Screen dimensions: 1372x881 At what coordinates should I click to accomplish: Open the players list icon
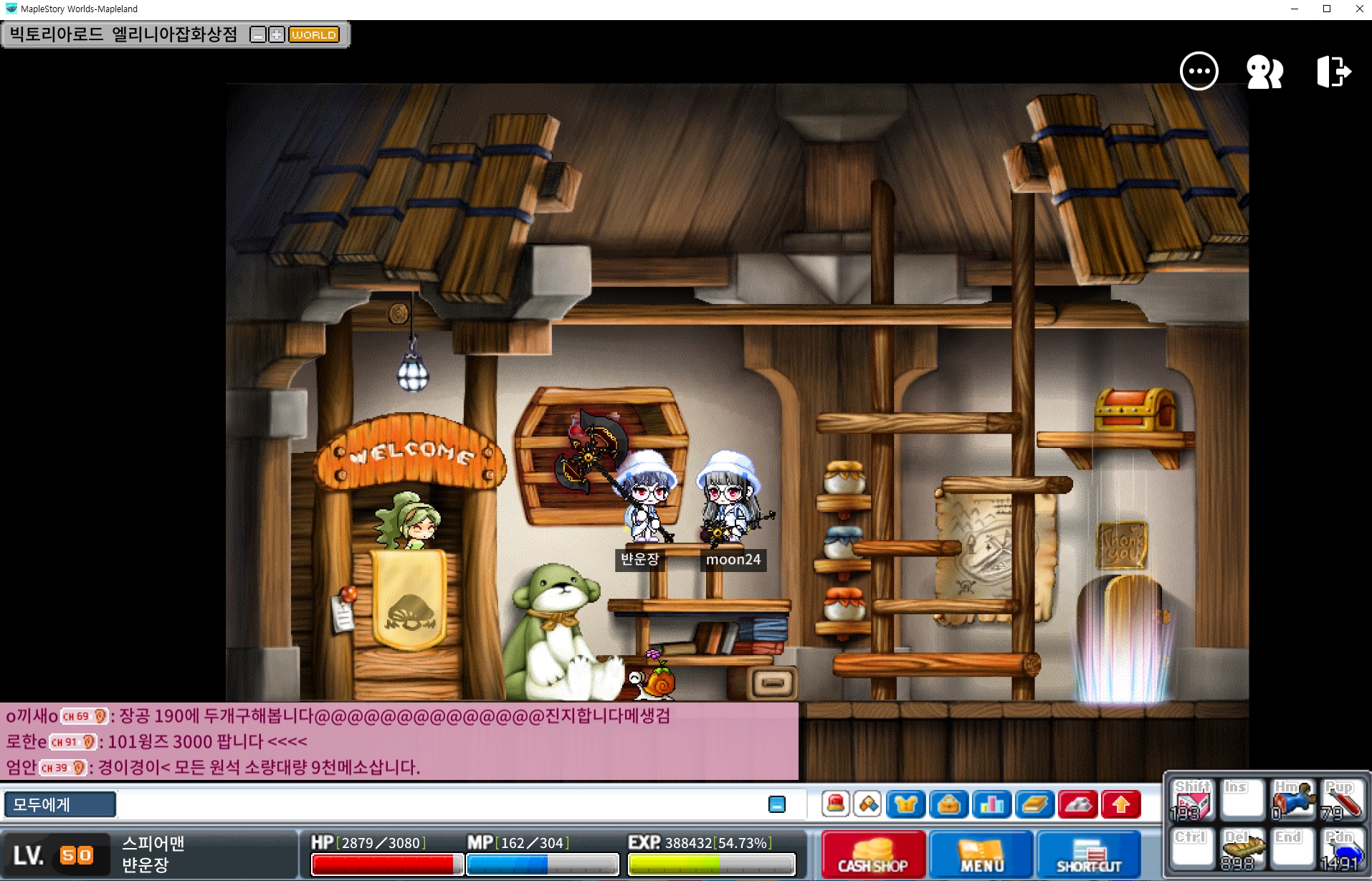(x=1264, y=72)
